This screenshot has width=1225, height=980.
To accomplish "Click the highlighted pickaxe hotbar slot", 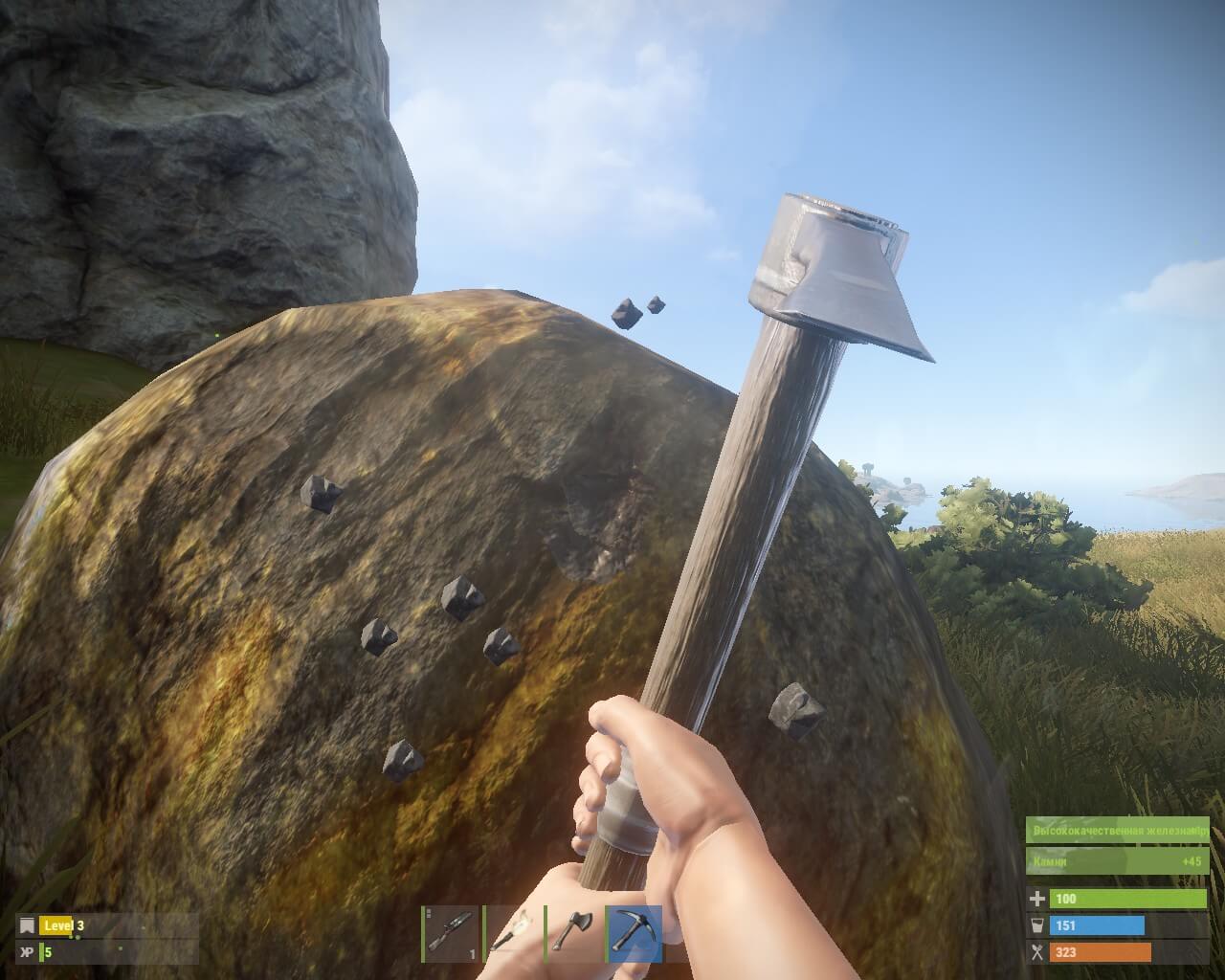I will pos(634,933).
